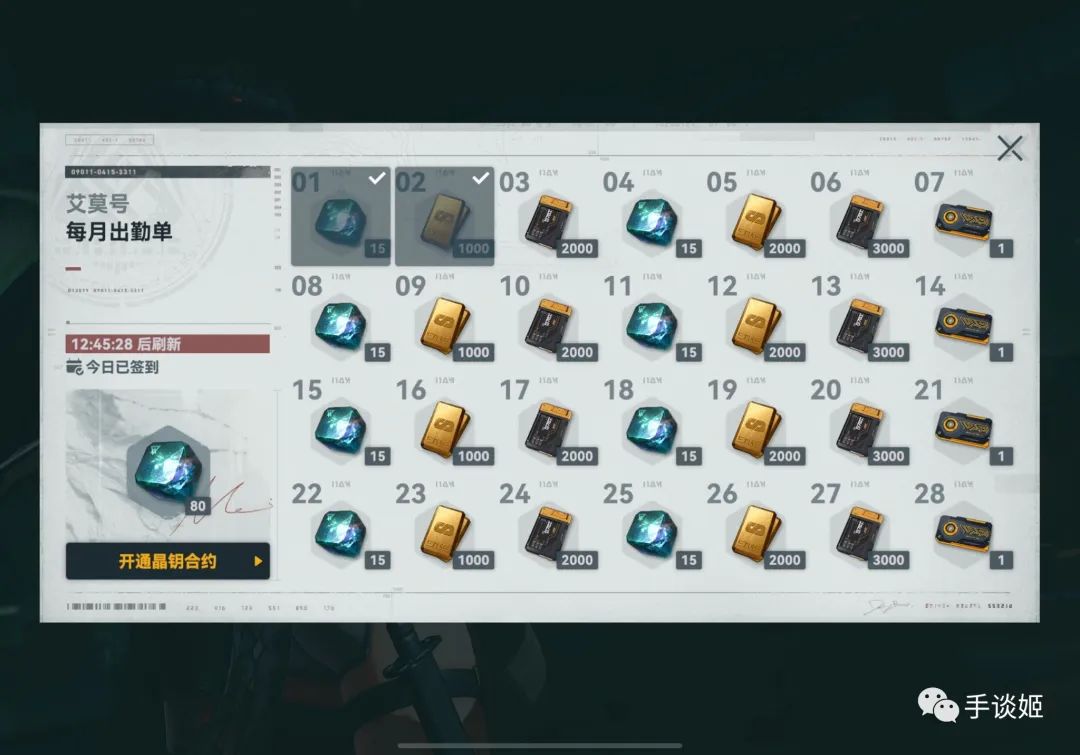Close the monthly attendance panel
Screen dimensions: 1080x755
point(1010,149)
